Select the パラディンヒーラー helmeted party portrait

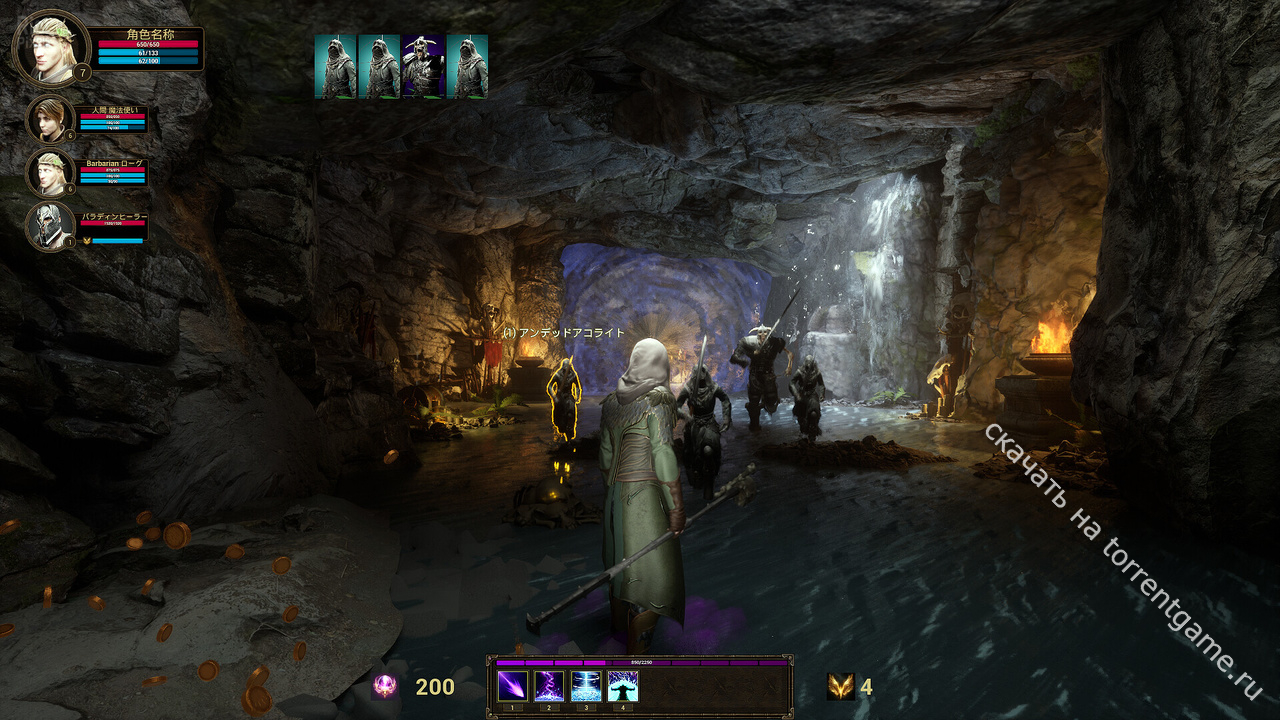(50, 227)
